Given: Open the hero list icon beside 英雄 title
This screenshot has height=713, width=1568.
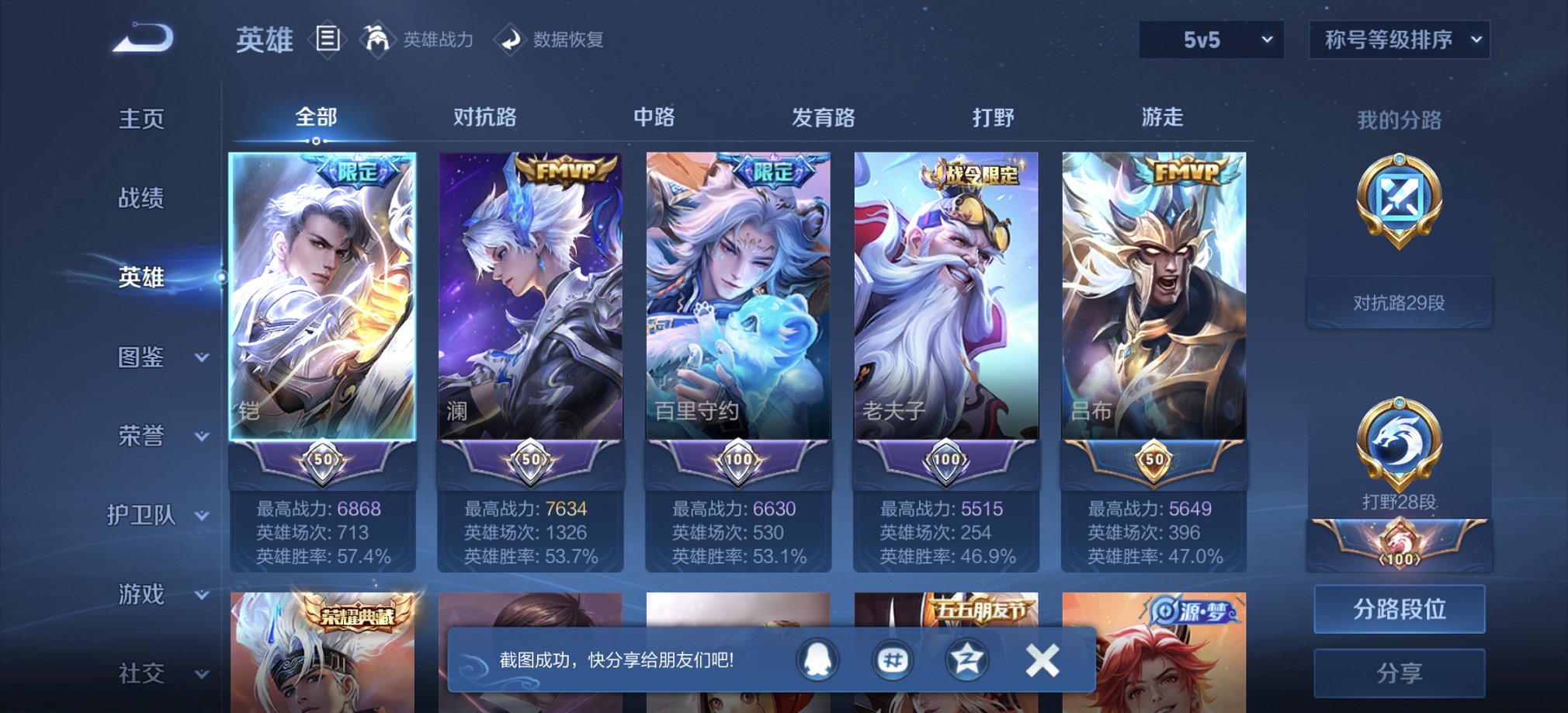Looking at the screenshot, I should click(329, 39).
